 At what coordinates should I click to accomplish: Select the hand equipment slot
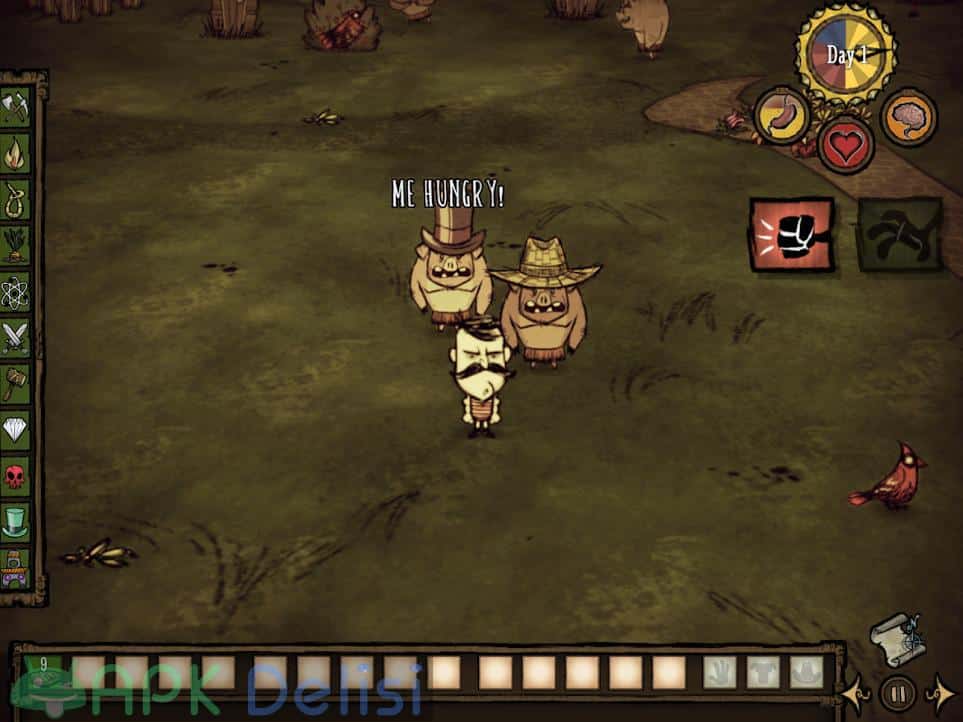[719, 672]
